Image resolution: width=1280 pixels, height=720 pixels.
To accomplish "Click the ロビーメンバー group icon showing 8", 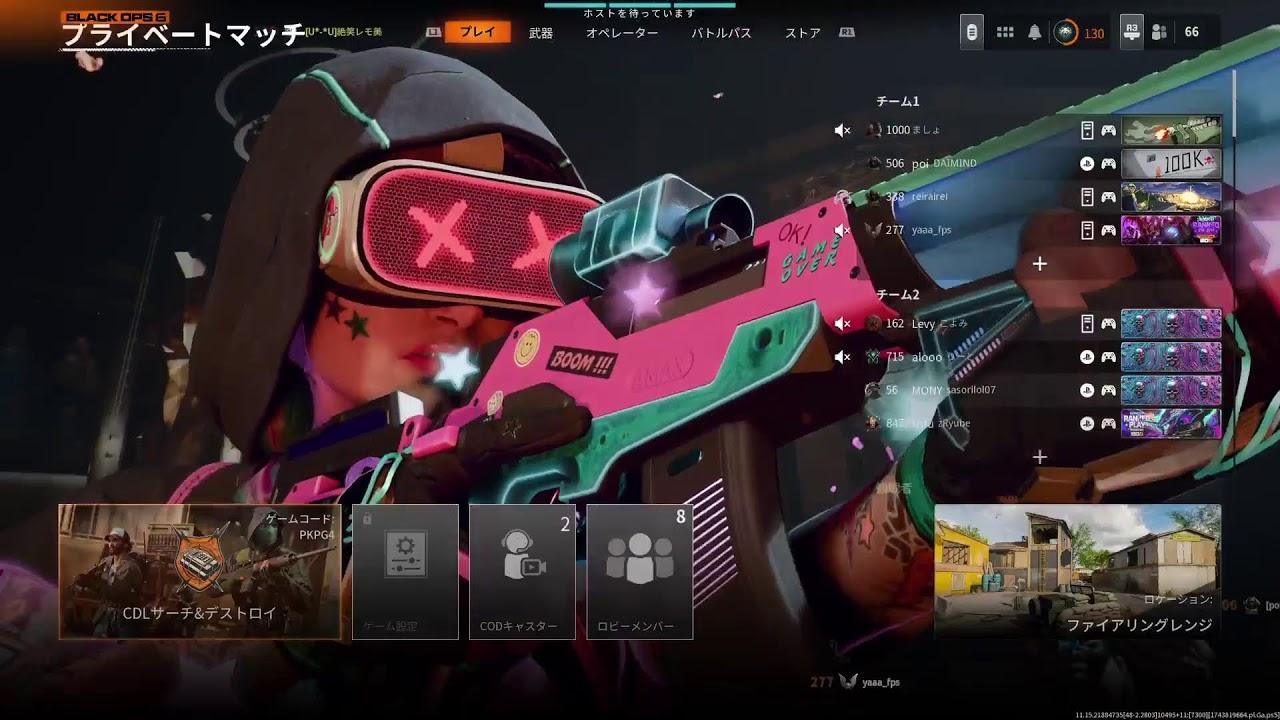I will point(641,570).
